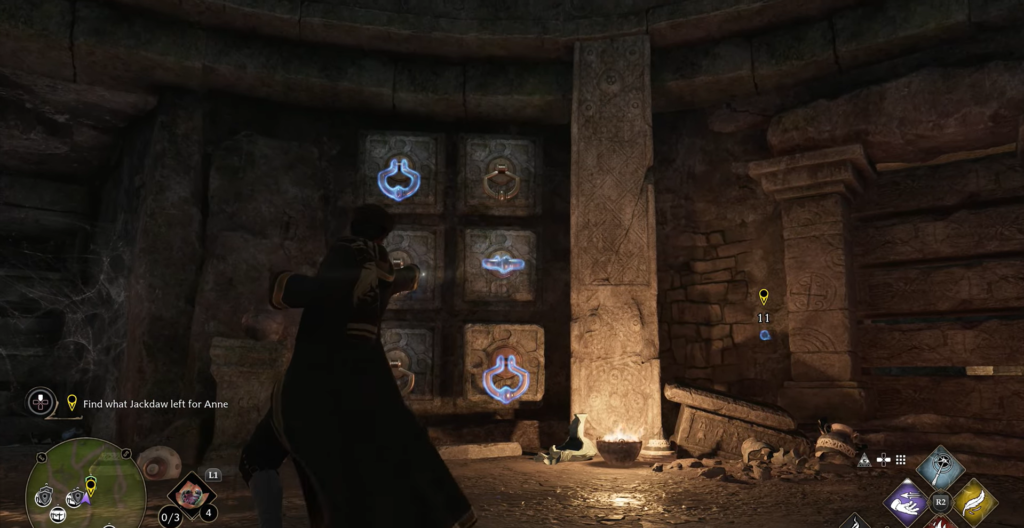
Task: Click the quest objective 'Find what Jackdaw left for Anne'
Action: 155,403
